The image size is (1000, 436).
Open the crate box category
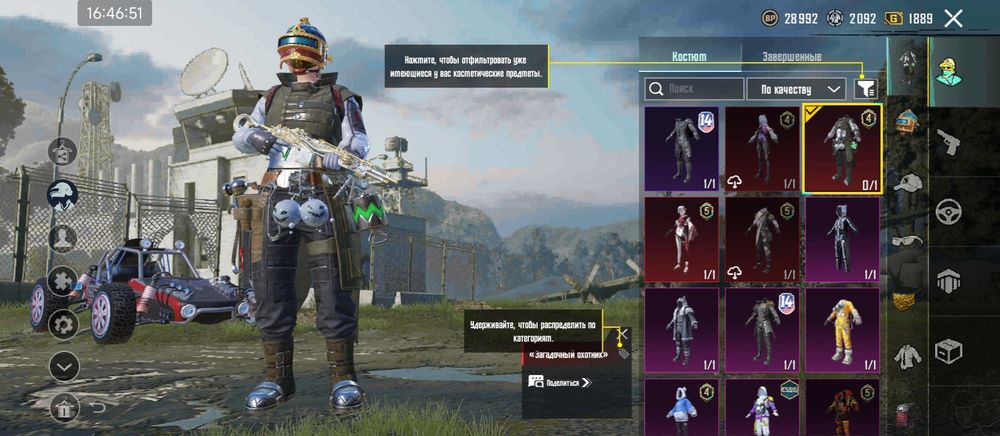pyautogui.click(x=947, y=350)
